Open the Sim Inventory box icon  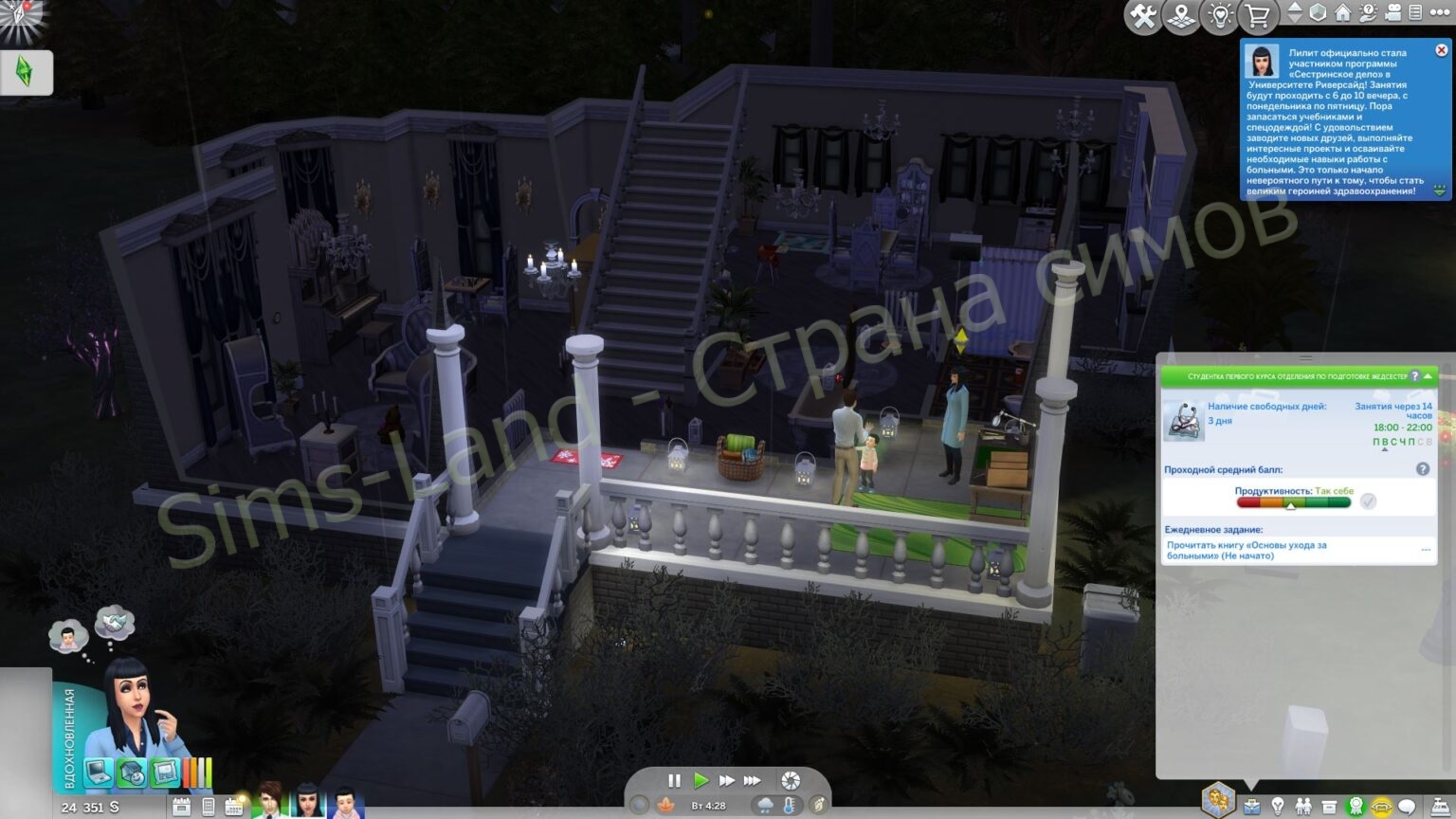tap(1331, 805)
